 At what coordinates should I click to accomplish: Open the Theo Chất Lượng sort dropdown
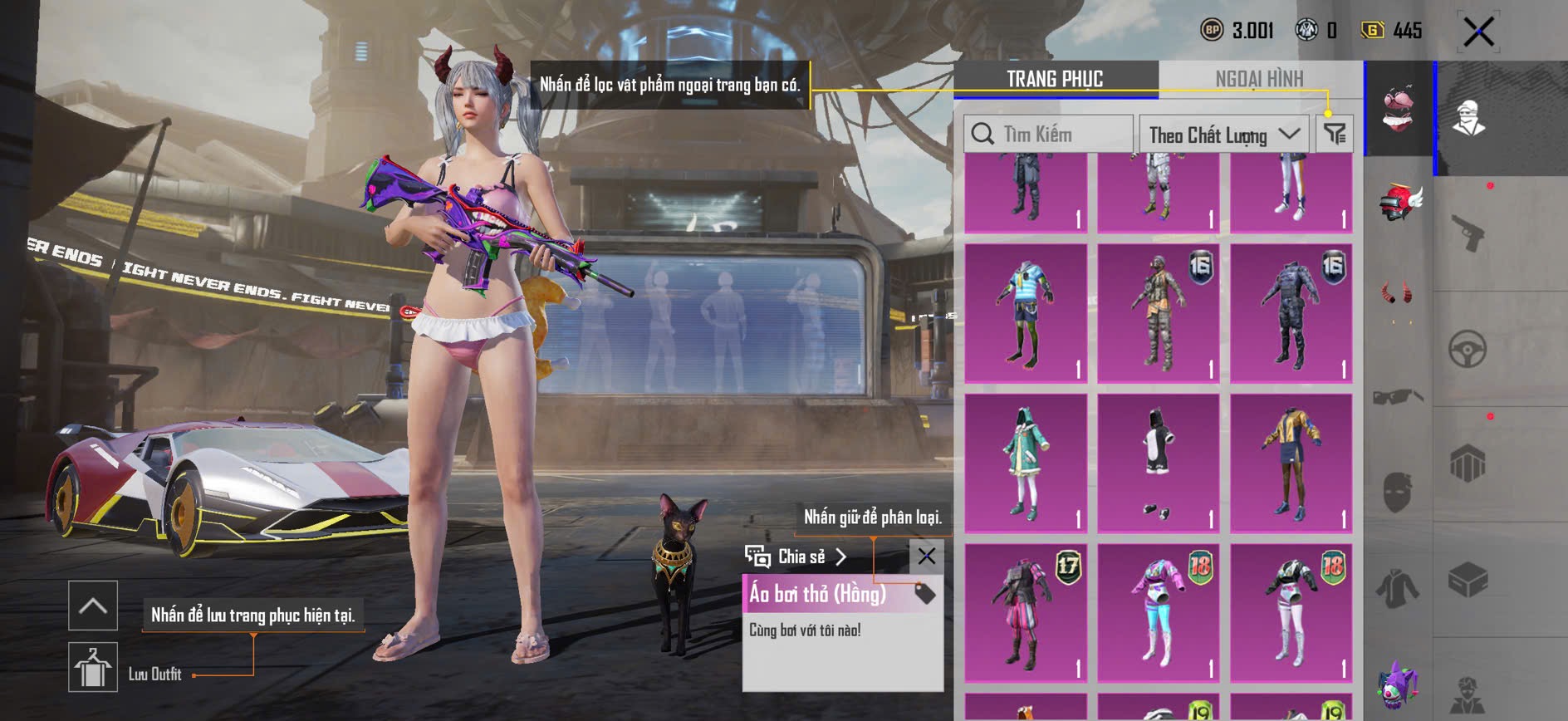(x=1223, y=135)
